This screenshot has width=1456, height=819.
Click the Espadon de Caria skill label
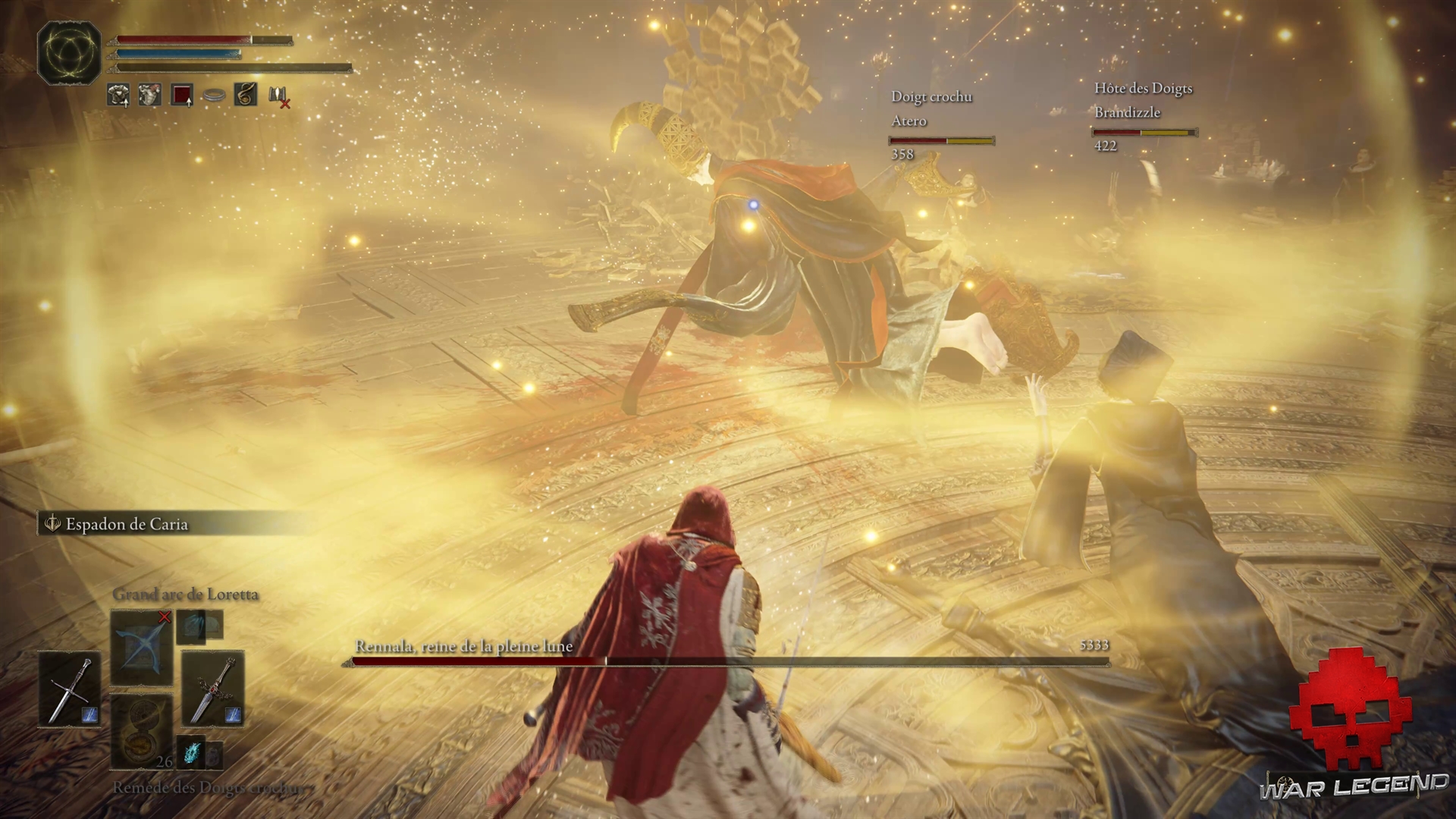click(126, 524)
